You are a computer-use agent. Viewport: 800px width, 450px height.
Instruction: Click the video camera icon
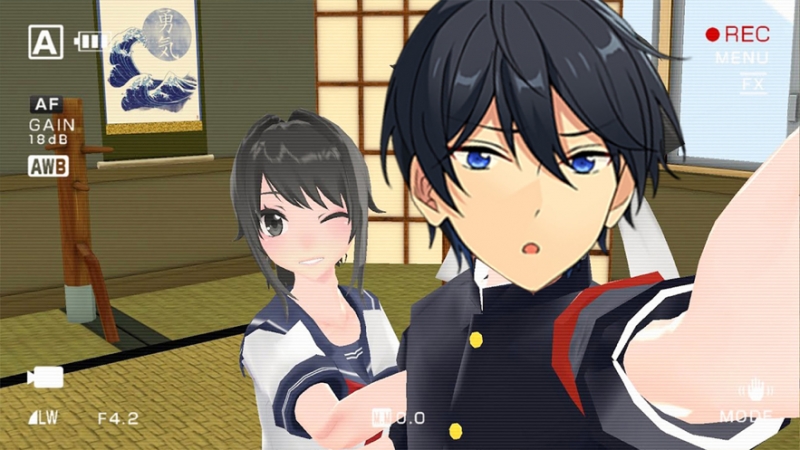click(45, 377)
